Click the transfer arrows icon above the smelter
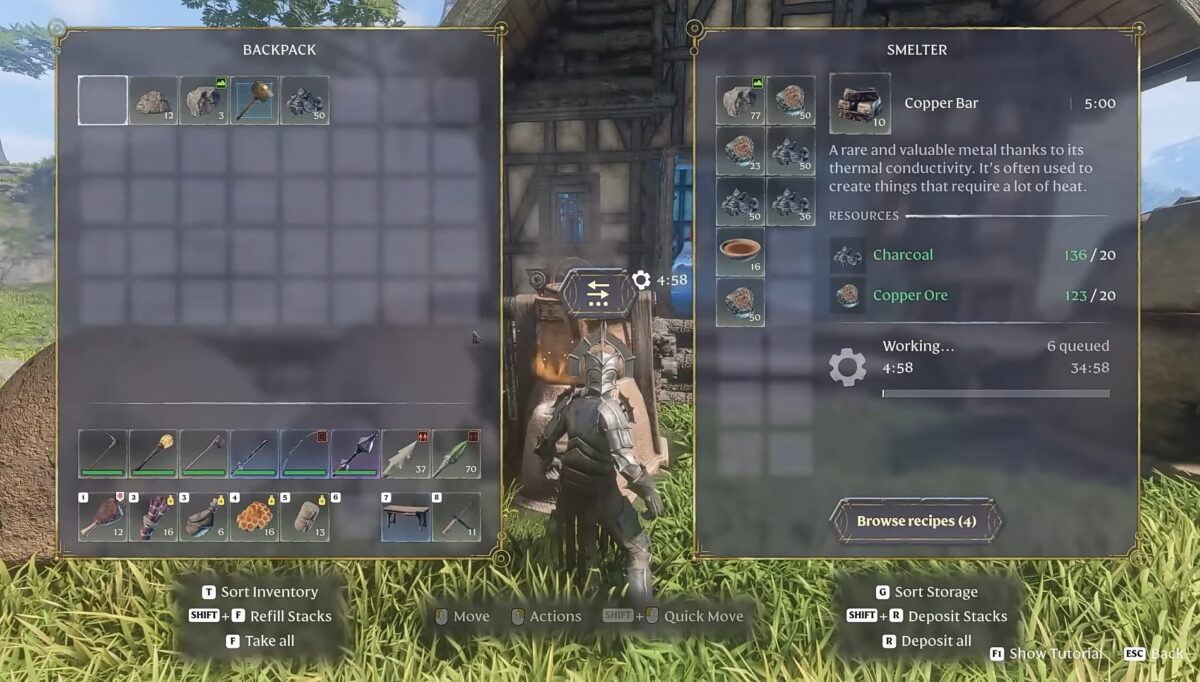Screen dimensions: 1200x682 (x=598, y=292)
